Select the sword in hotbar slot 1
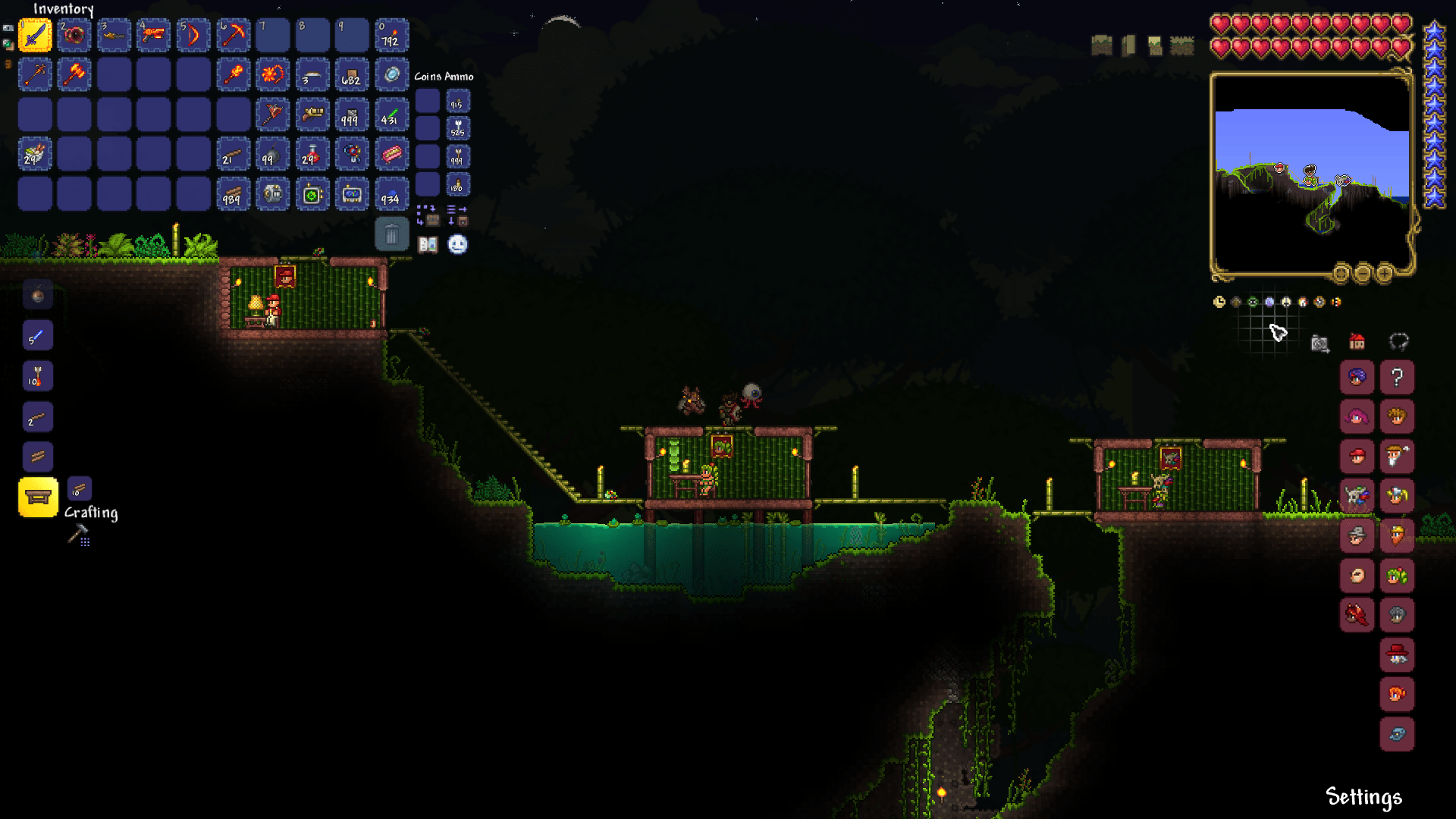 tap(35, 34)
